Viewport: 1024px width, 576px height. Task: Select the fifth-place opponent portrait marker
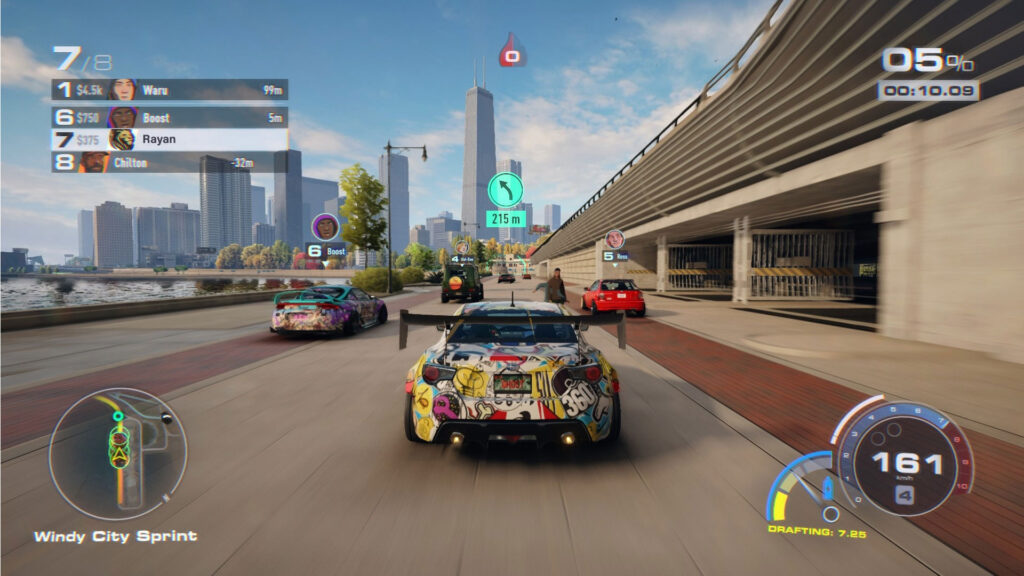[614, 239]
